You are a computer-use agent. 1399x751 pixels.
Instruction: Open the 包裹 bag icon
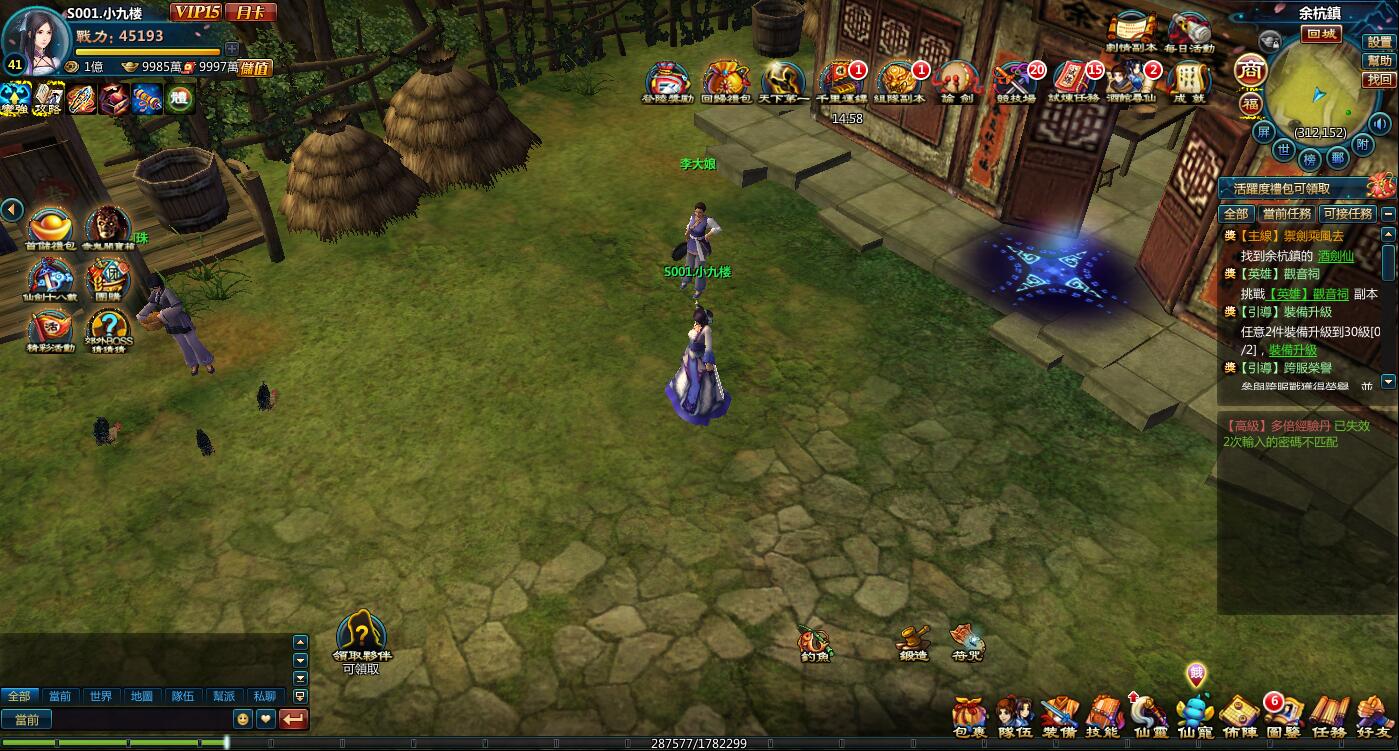(969, 717)
